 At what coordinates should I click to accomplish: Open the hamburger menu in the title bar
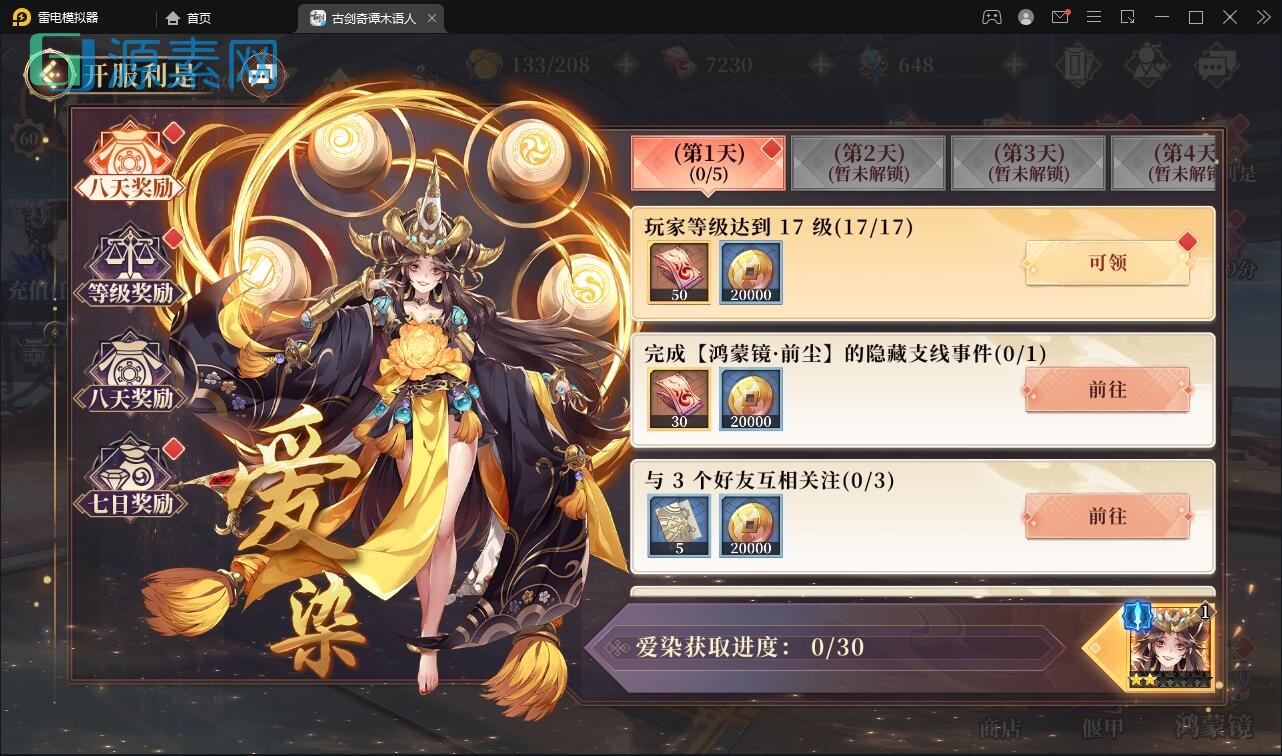click(1094, 17)
